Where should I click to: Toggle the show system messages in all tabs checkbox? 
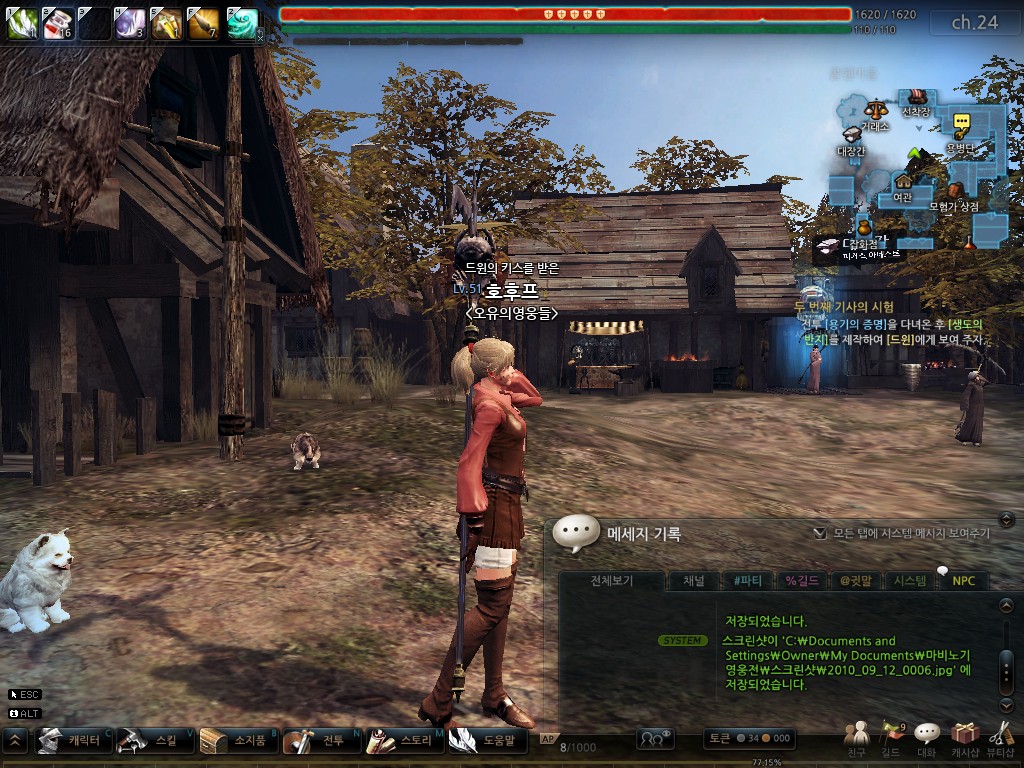(820, 534)
